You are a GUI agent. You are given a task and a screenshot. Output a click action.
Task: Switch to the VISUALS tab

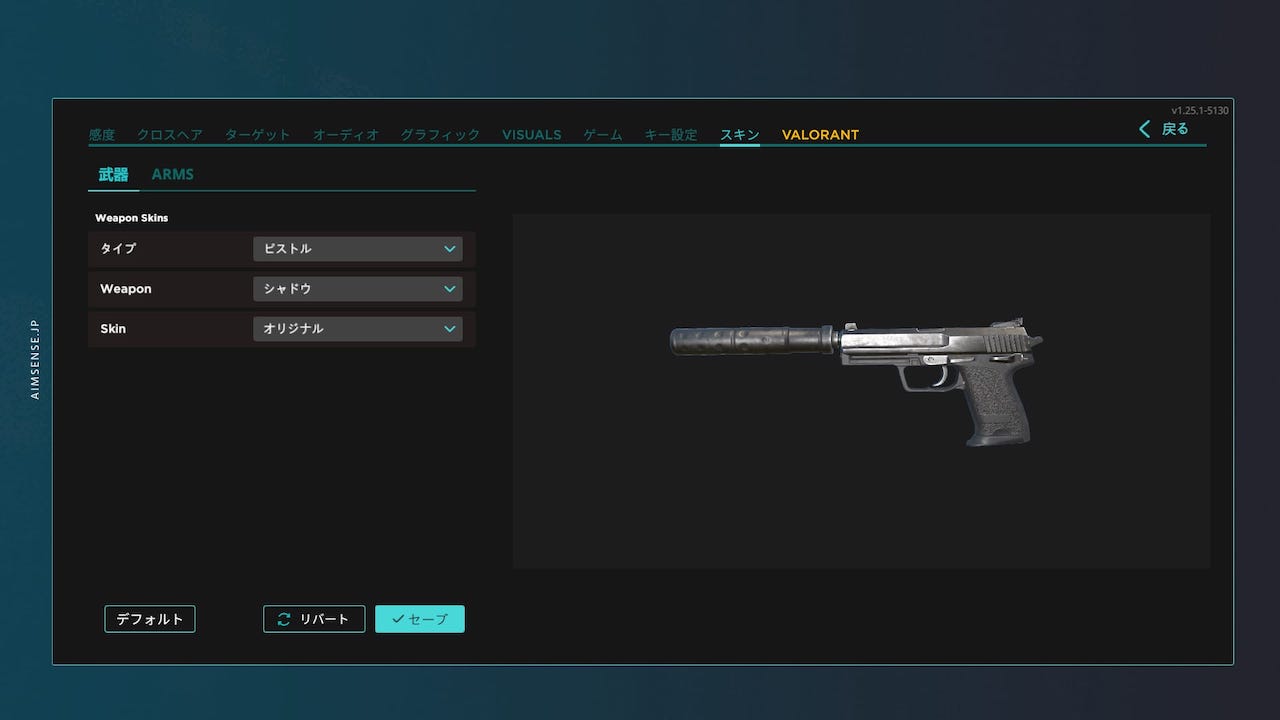531,134
